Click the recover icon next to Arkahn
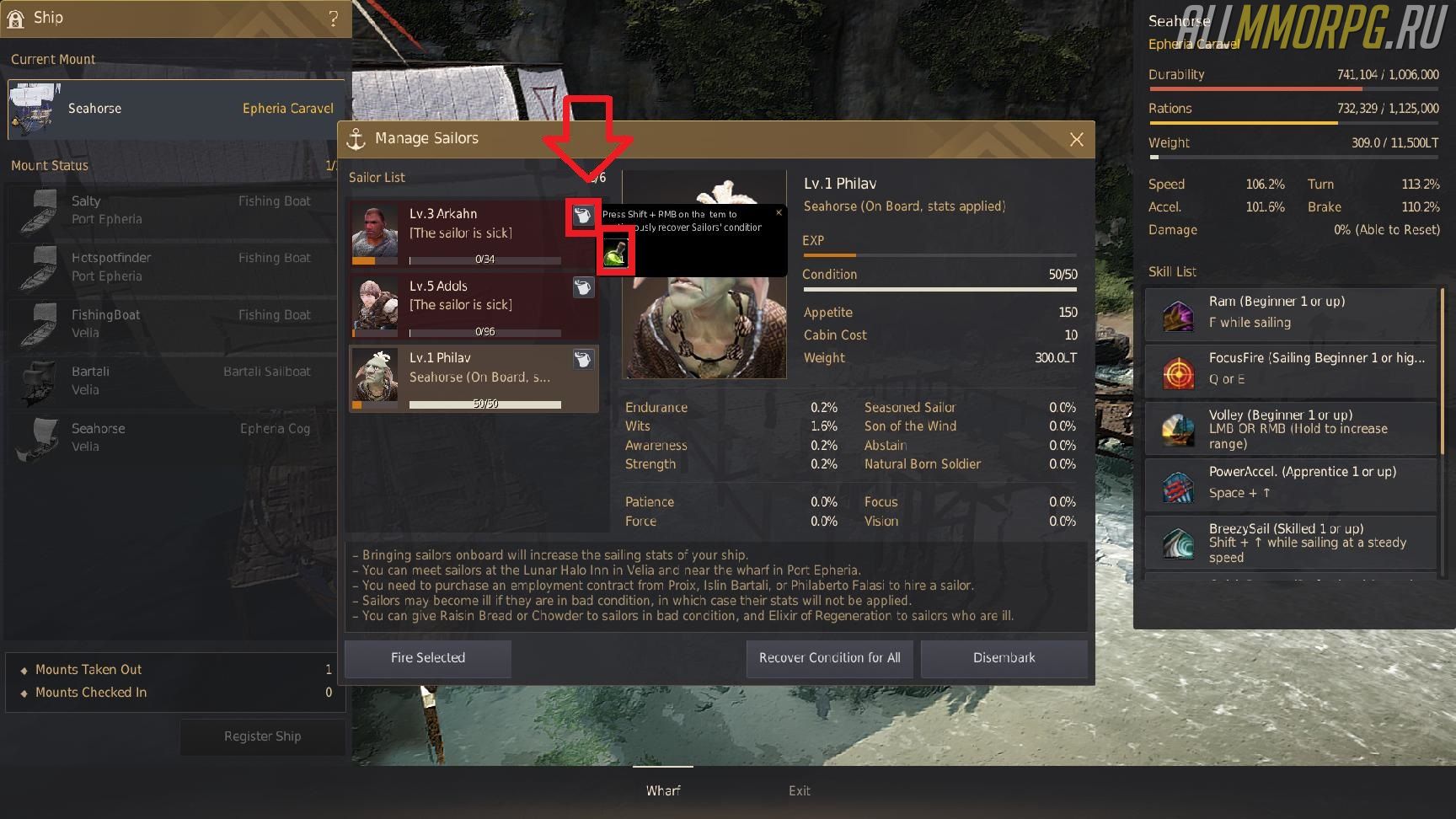1456x819 pixels. (x=582, y=216)
